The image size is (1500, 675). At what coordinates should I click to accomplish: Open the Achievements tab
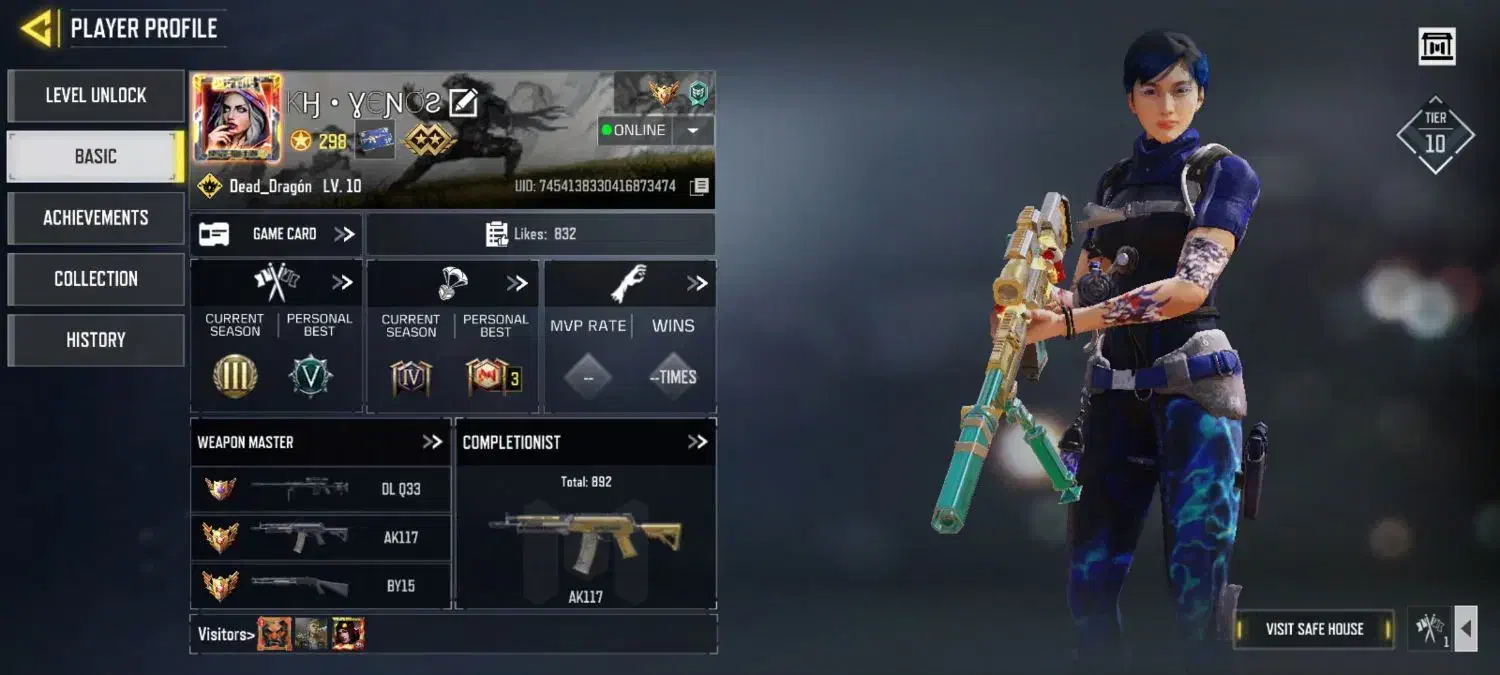click(96, 218)
